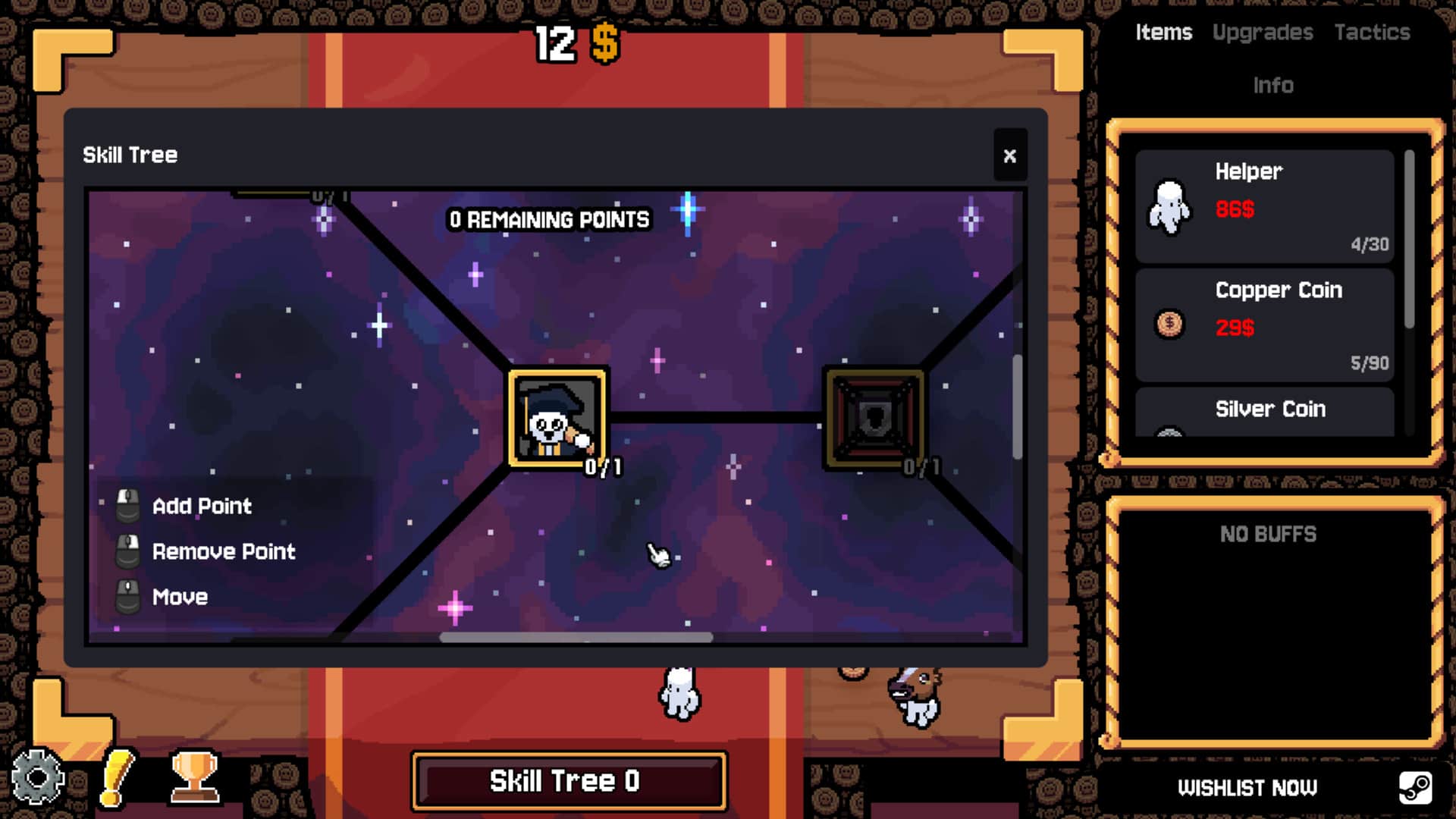
Task: Select the graduate-cap skull skill node
Action: [x=557, y=418]
